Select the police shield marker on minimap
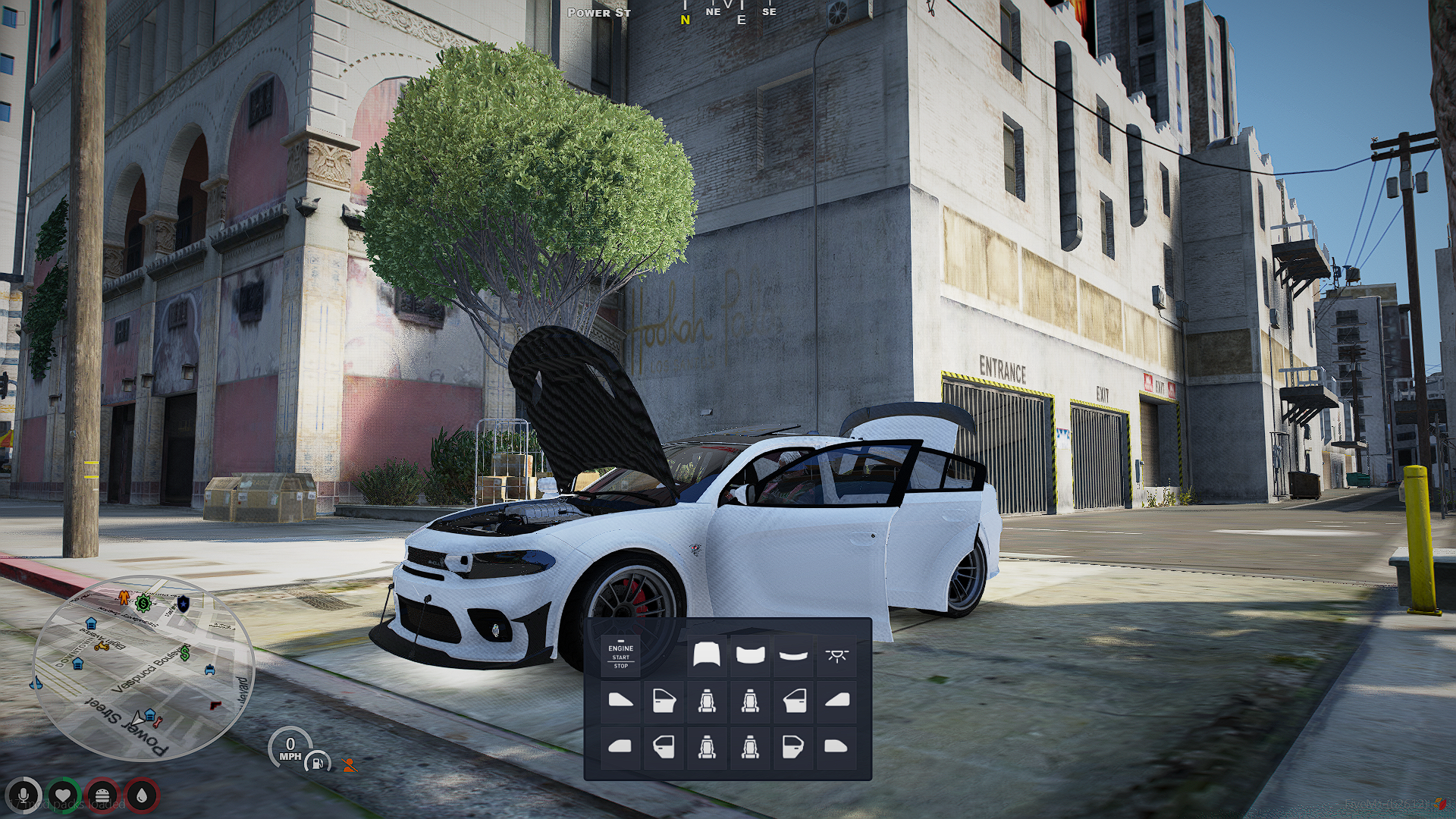The height and width of the screenshot is (819, 1456). pyautogui.click(x=183, y=604)
